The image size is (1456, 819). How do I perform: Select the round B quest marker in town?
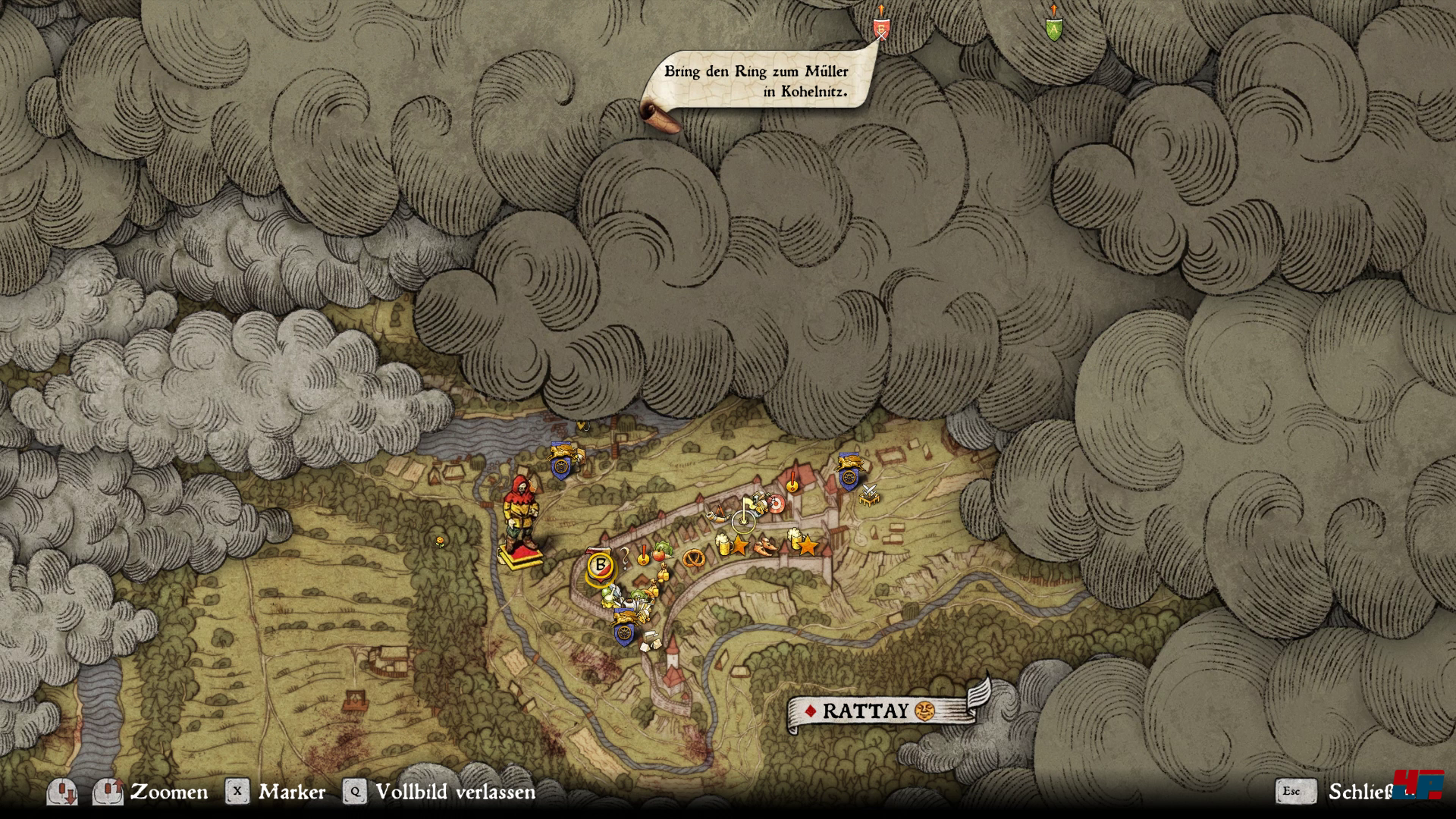pos(601,565)
